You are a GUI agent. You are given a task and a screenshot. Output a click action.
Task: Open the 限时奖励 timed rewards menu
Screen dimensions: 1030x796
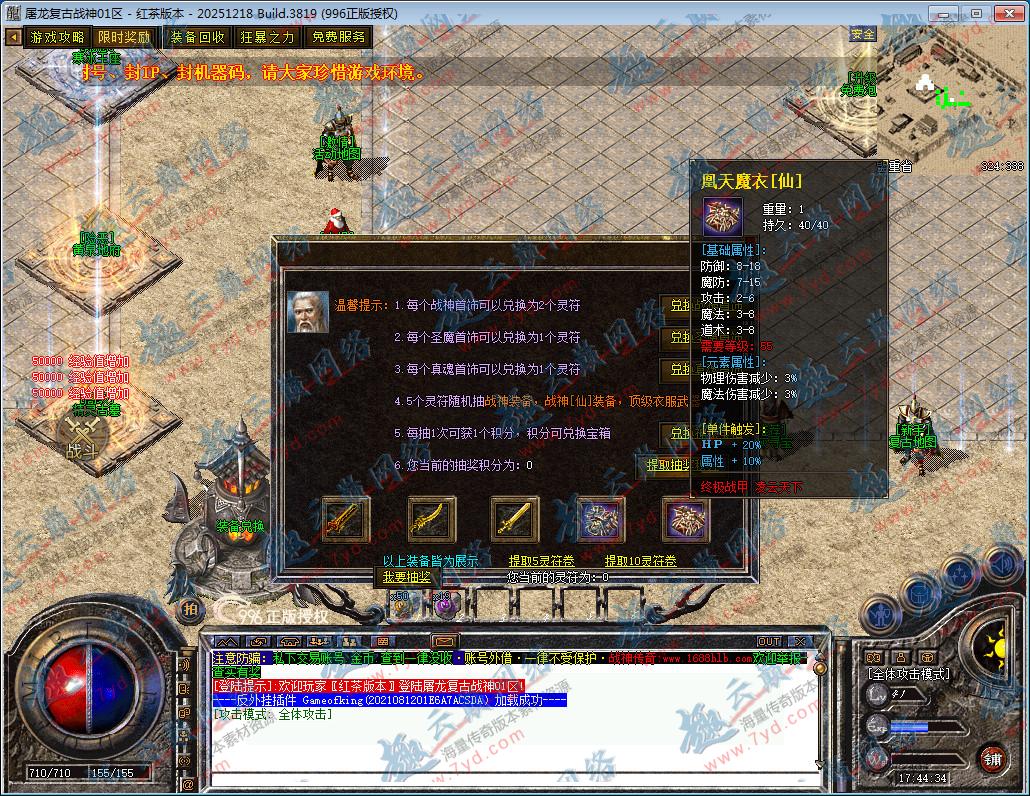point(124,37)
